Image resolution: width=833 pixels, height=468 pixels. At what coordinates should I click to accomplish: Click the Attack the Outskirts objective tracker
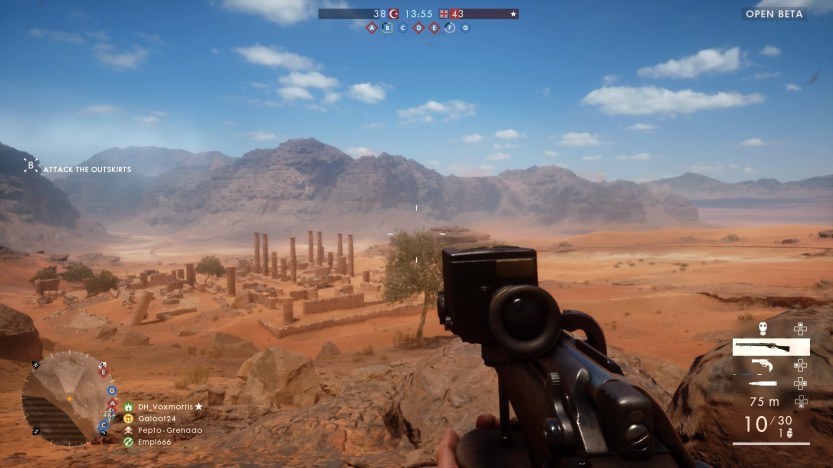click(x=83, y=169)
